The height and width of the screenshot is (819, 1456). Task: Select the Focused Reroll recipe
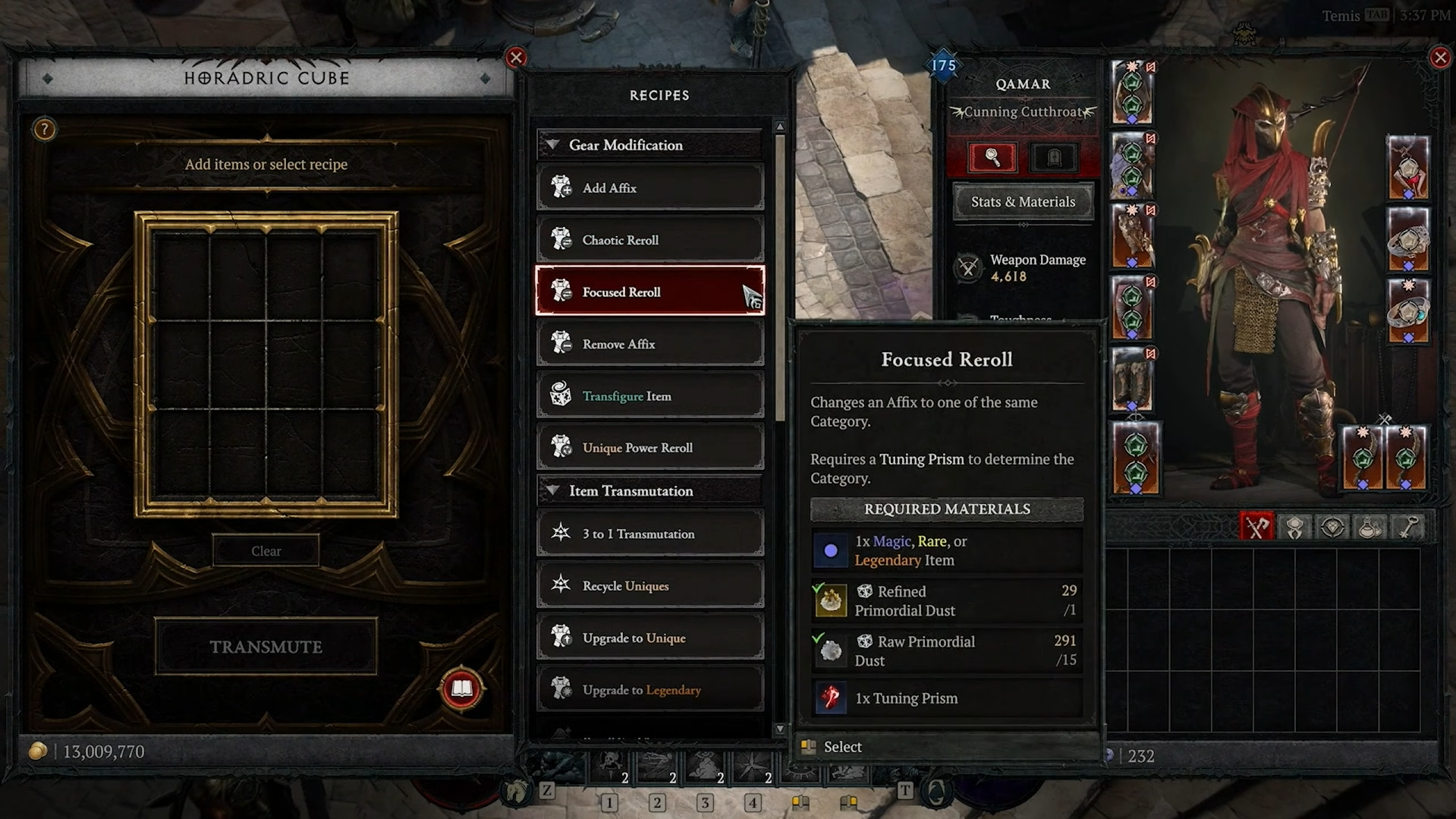click(x=649, y=292)
